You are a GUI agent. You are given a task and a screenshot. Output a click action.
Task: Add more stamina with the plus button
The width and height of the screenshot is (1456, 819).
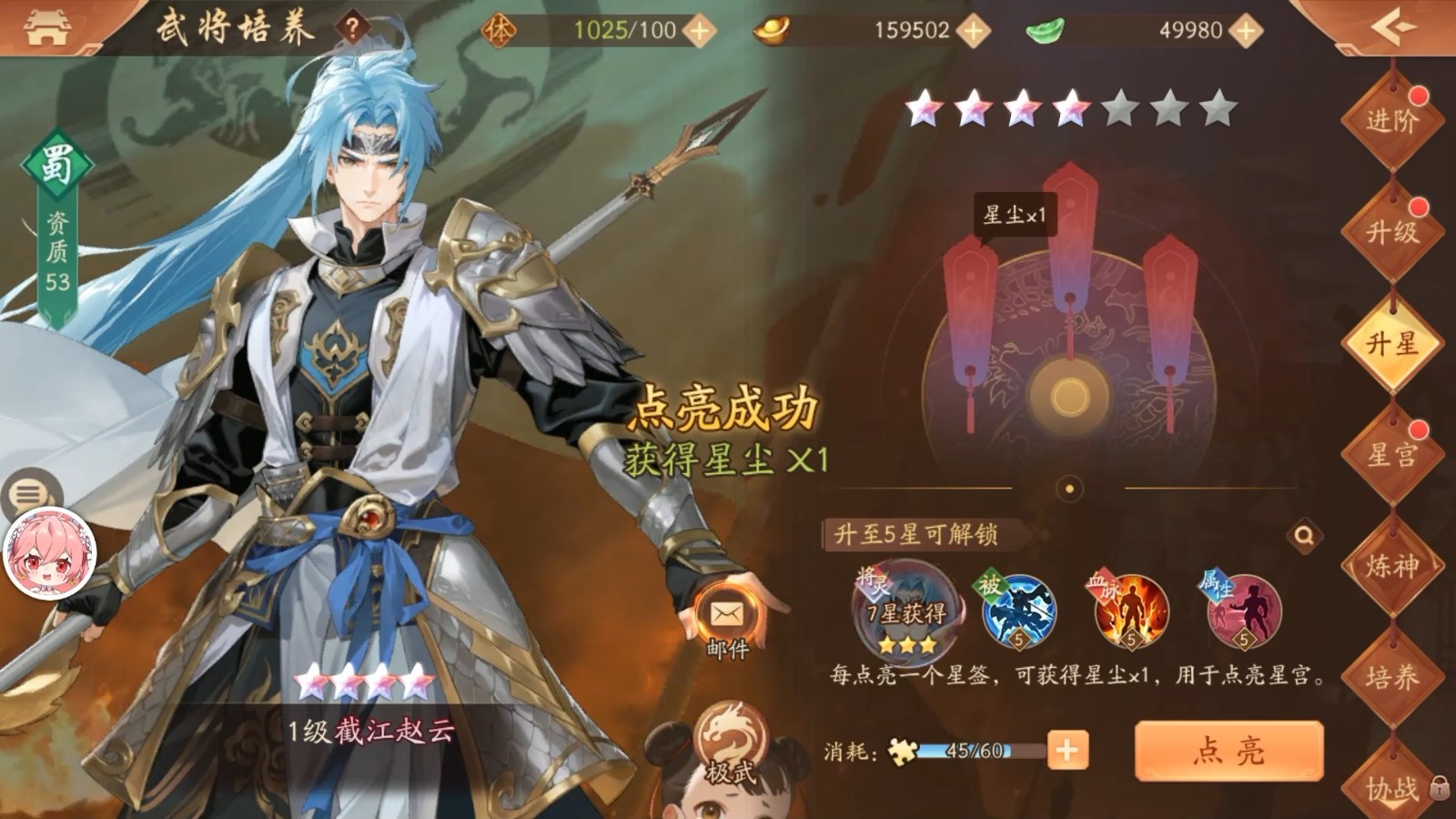click(699, 31)
